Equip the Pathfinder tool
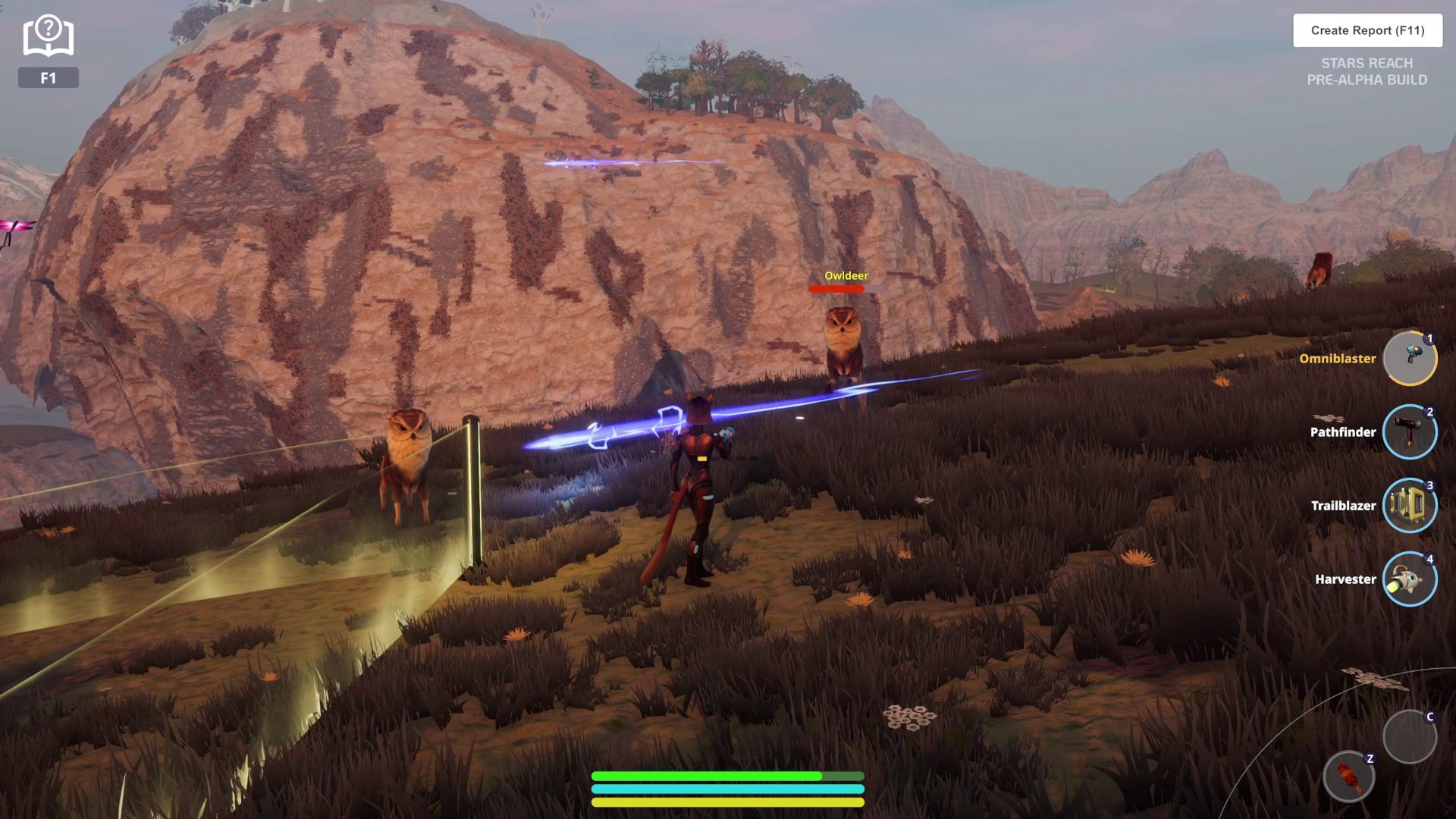 tap(1409, 431)
